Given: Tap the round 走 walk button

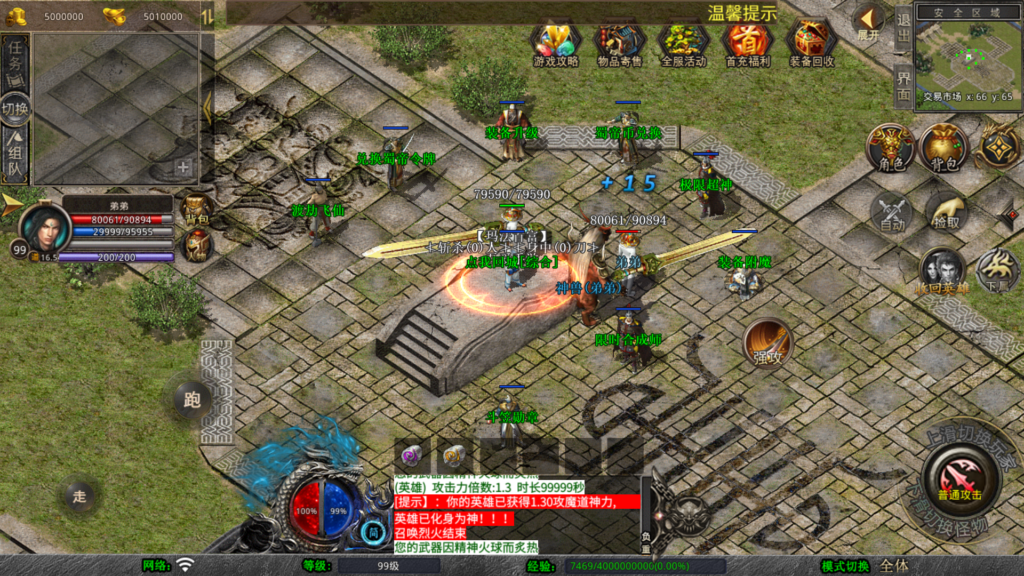Looking at the screenshot, I should pos(80,494).
